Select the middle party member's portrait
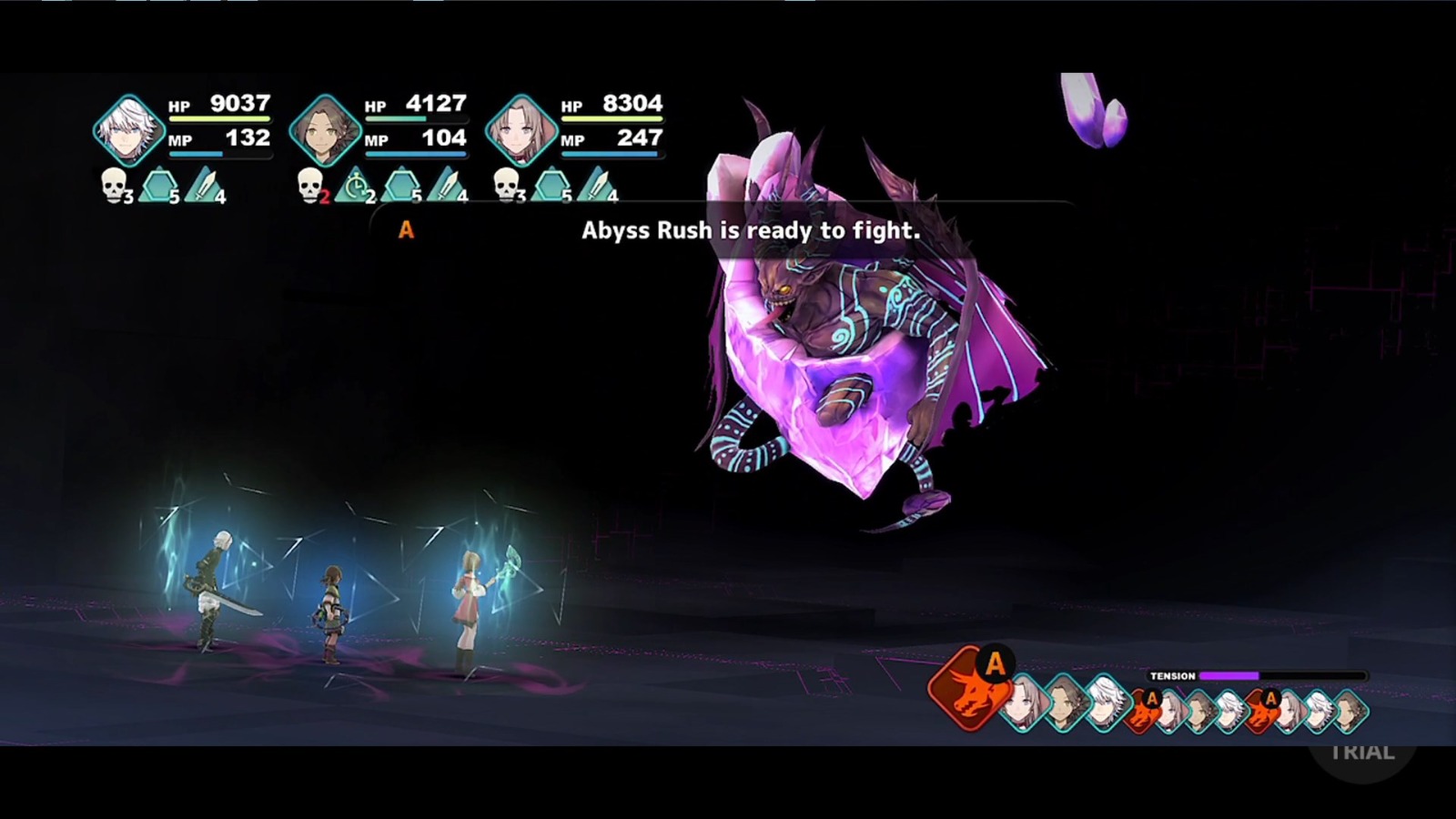 328,127
